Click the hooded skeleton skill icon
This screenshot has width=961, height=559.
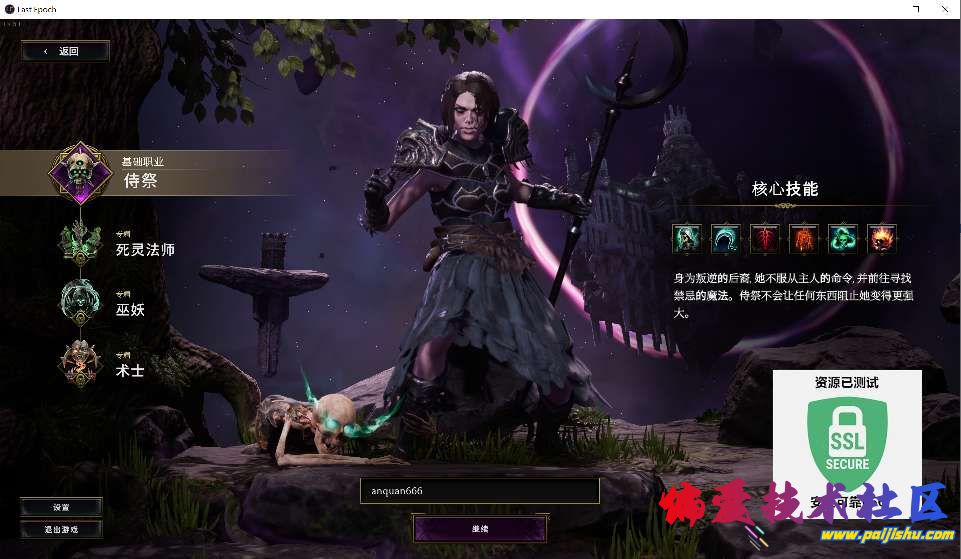tap(687, 239)
